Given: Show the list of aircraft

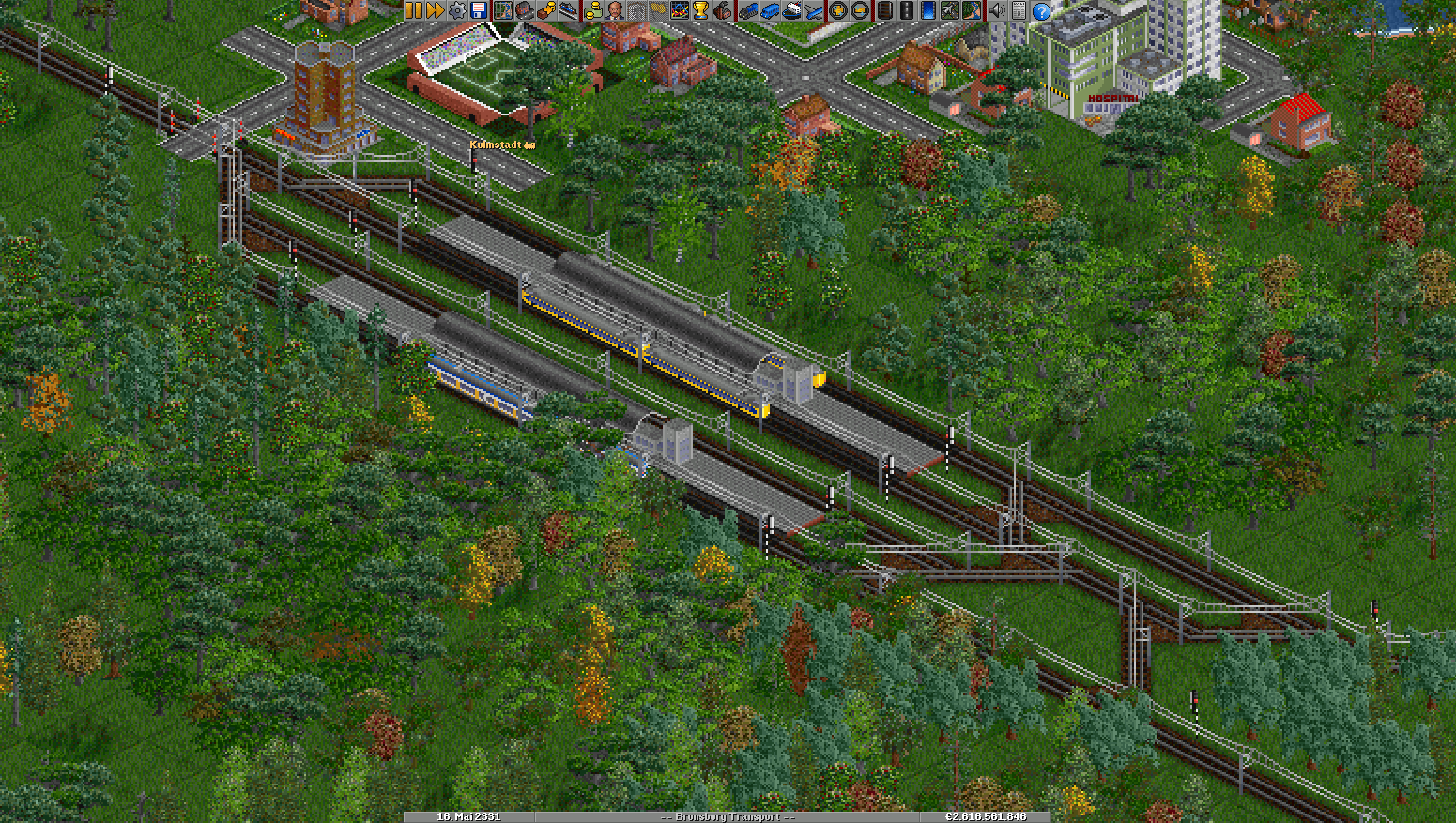Looking at the screenshot, I should [x=813, y=10].
